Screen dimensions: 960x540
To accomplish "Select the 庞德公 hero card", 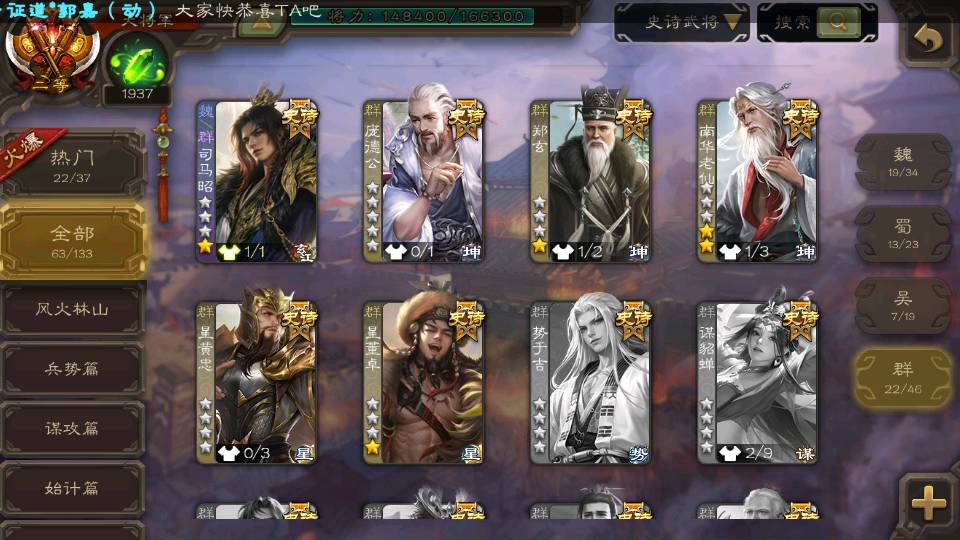I will click(424, 181).
